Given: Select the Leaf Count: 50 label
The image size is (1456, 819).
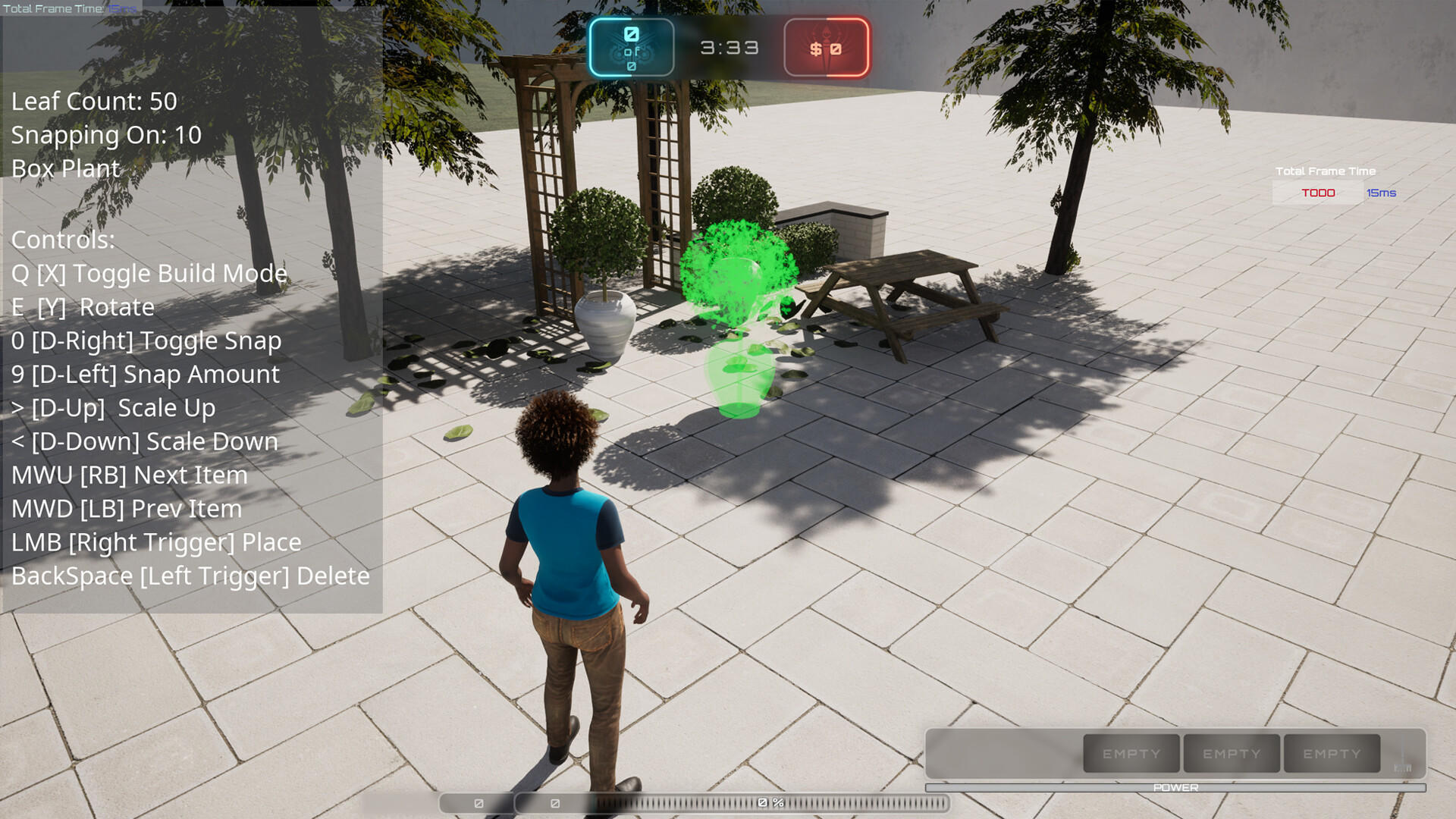Looking at the screenshot, I should [x=93, y=101].
